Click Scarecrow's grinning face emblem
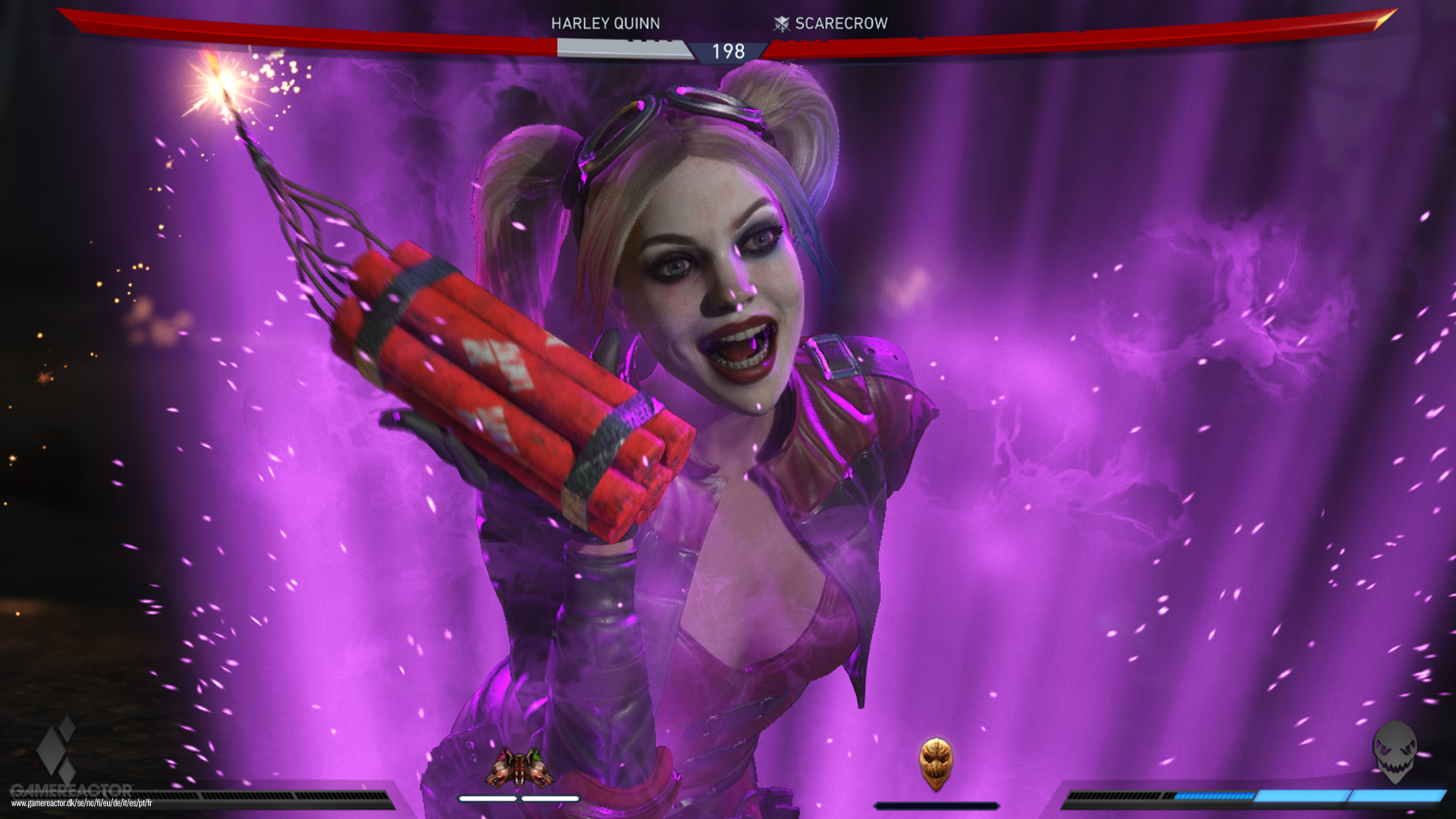This screenshot has height=819, width=1456. tap(1395, 752)
